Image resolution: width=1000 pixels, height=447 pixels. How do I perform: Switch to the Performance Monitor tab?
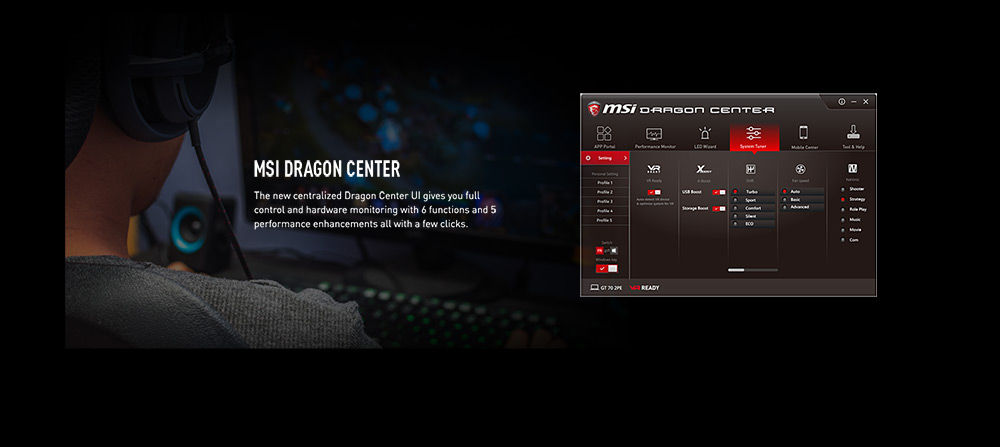(655, 136)
